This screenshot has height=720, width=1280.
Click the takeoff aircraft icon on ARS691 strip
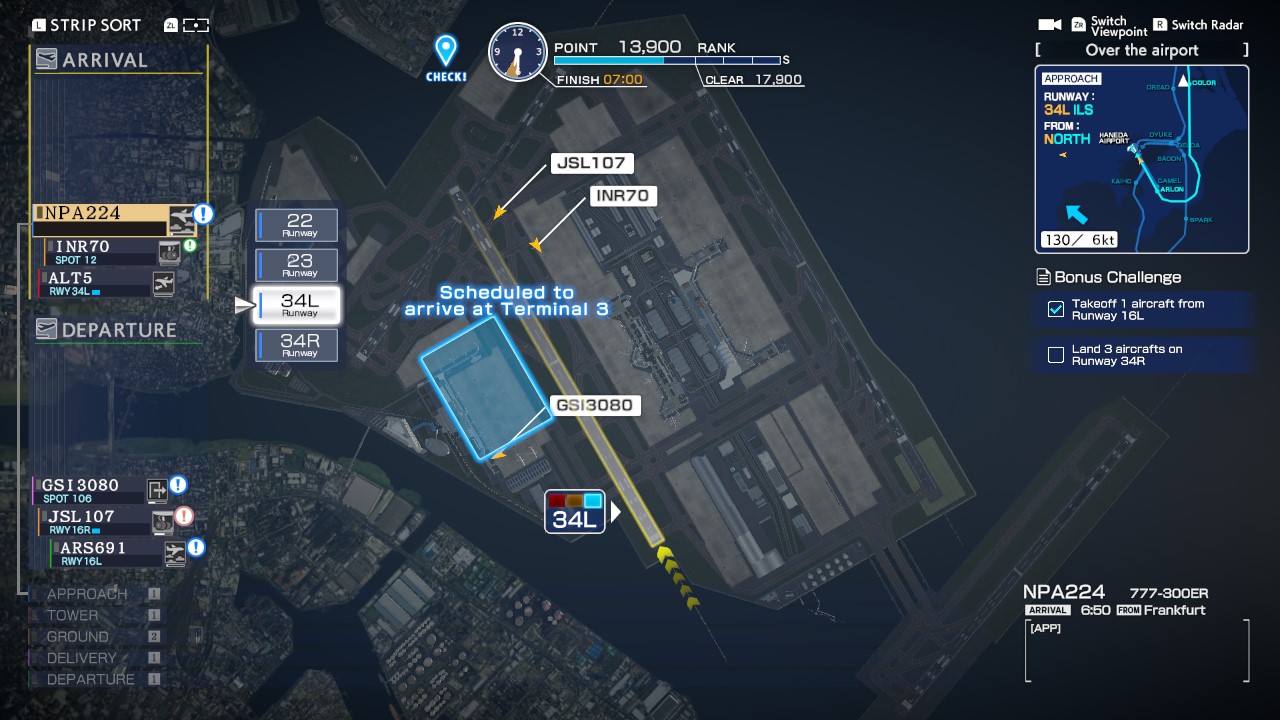[175, 552]
